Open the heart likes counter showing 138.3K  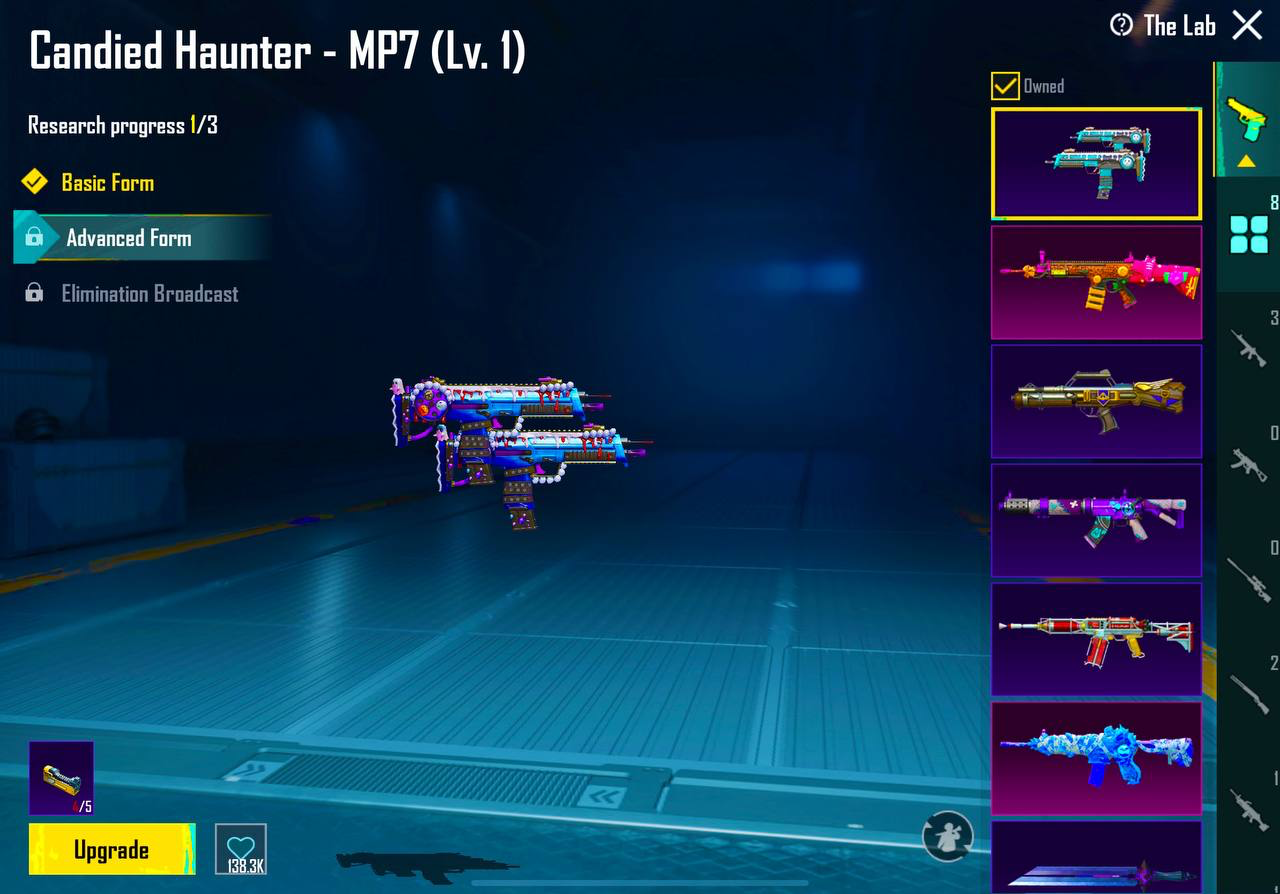[241, 849]
